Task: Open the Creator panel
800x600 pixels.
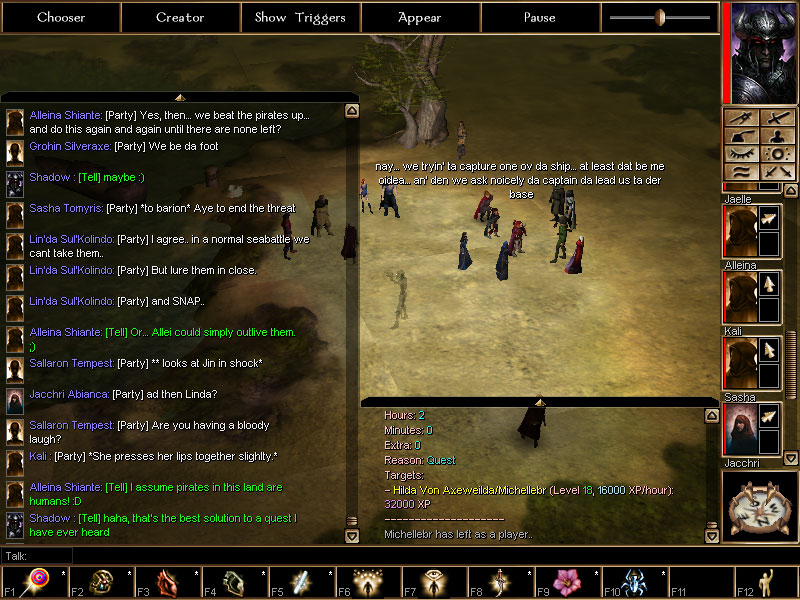Action: point(180,17)
